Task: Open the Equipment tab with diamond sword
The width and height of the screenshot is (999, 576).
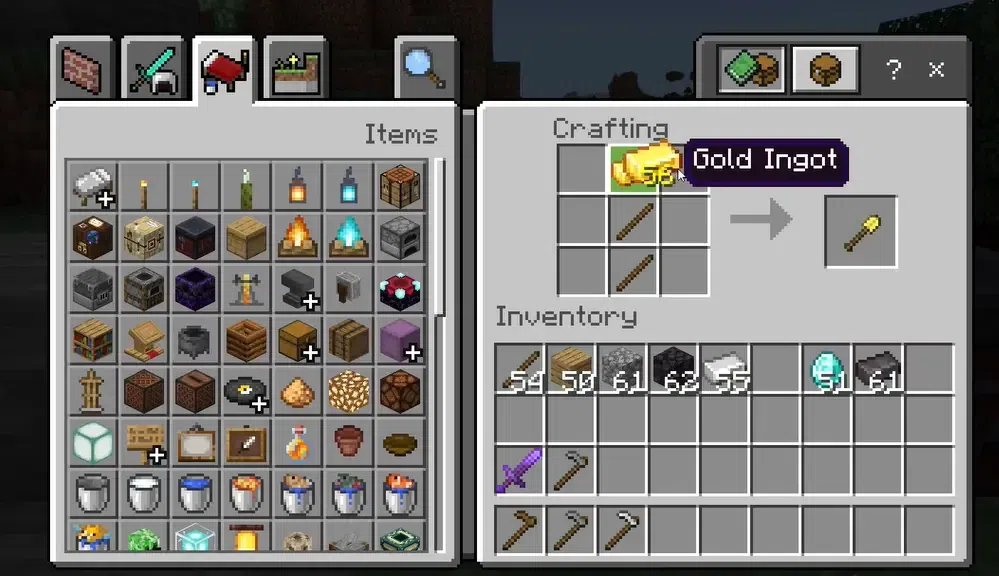Action: point(155,69)
